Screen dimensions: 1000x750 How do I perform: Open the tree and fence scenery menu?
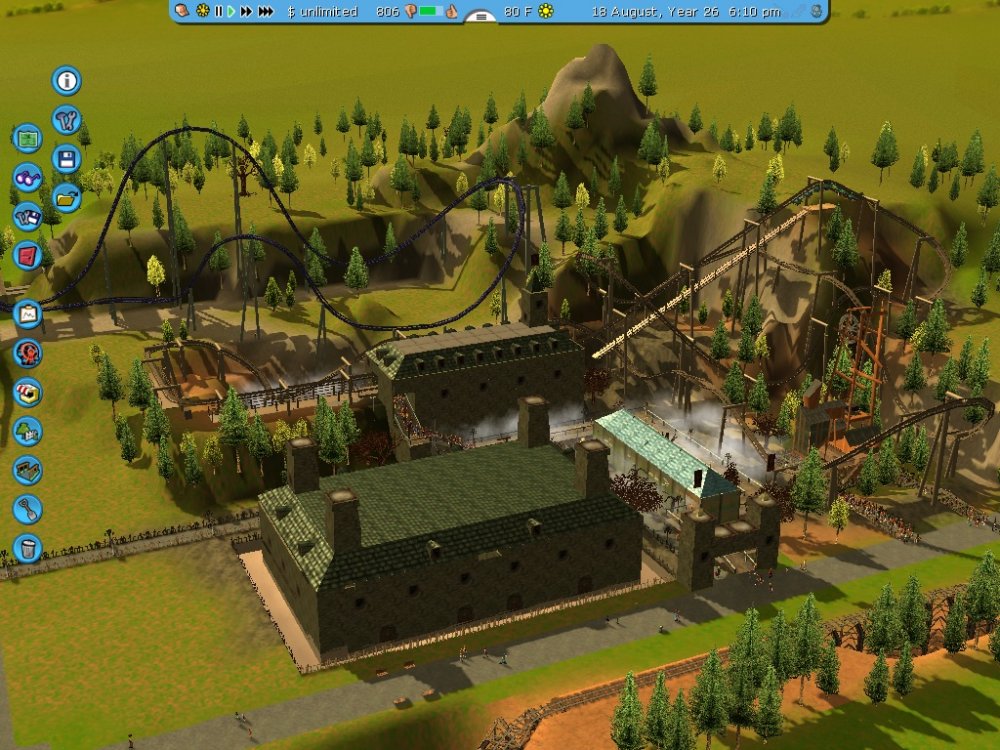pyautogui.click(x=27, y=431)
